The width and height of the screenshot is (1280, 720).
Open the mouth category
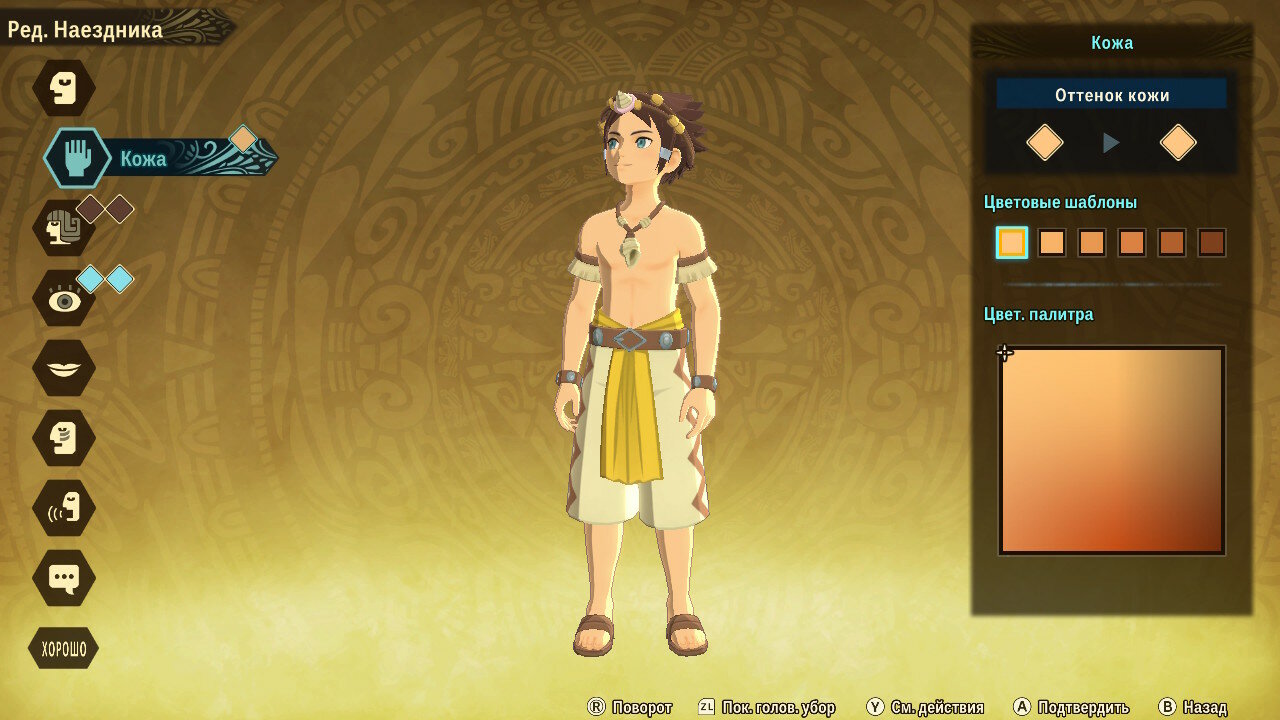pyautogui.click(x=64, y=368)
